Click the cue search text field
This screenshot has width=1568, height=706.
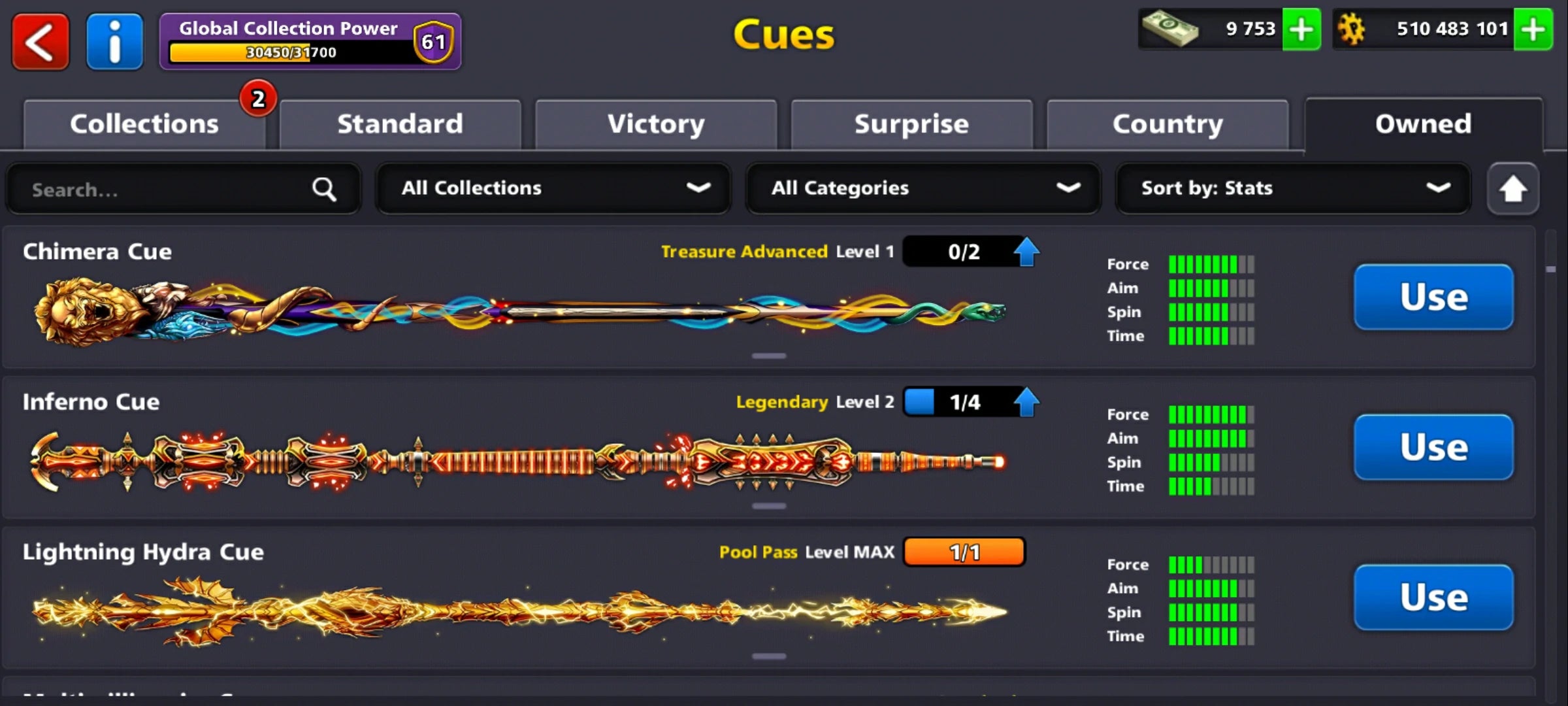coord(163,190)
